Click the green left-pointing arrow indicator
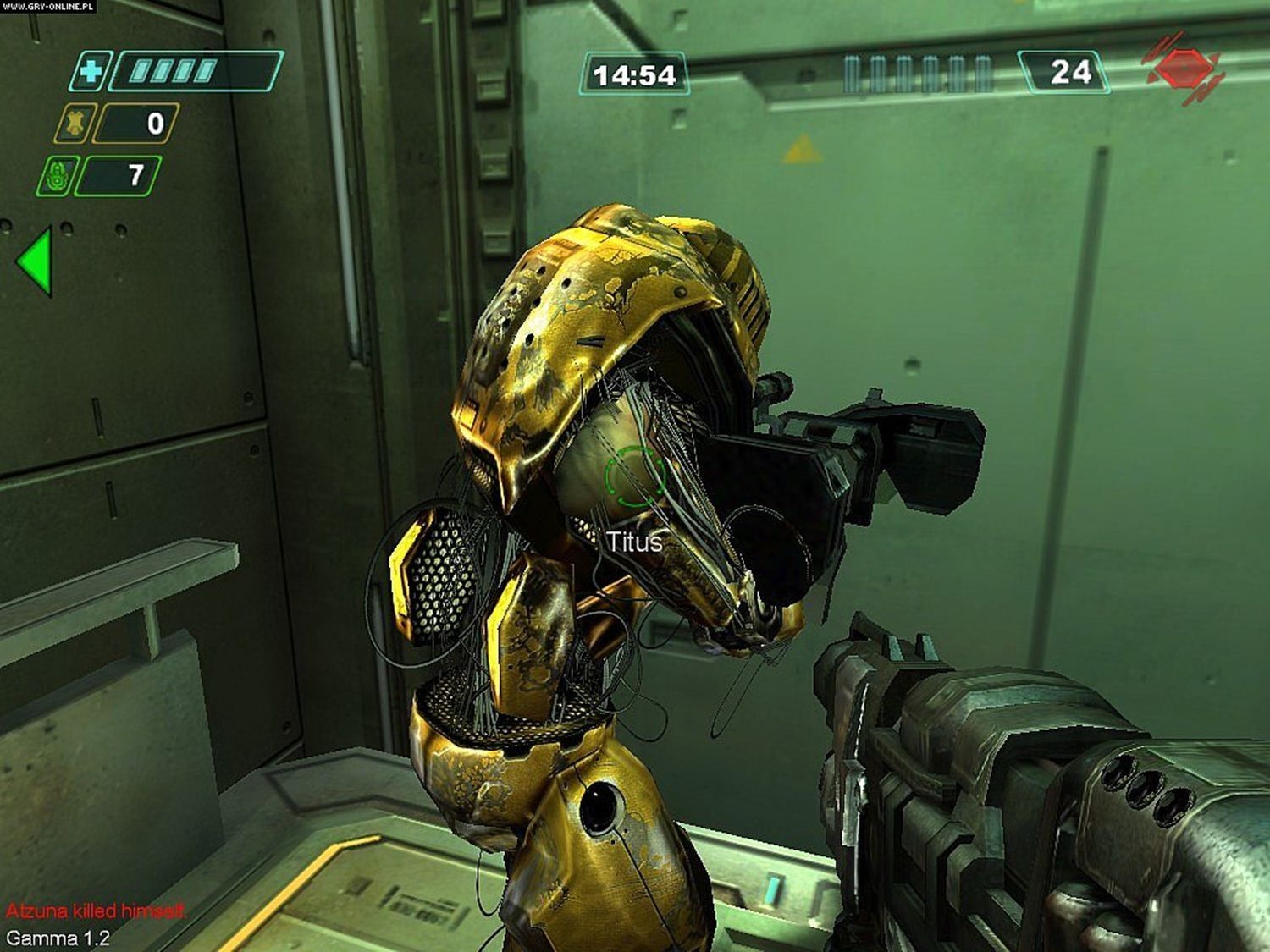The width and height of the screenshot is (1270, 952). tap(36, 261)
